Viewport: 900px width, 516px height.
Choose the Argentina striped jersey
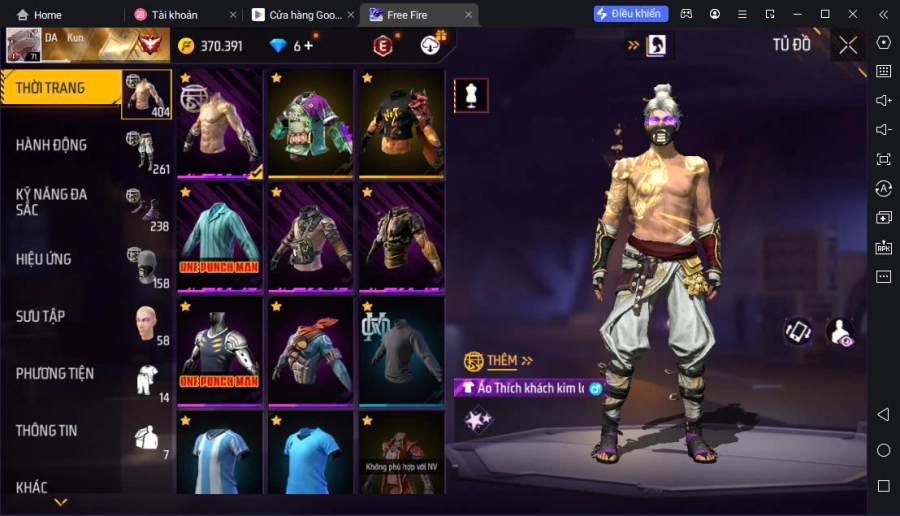point(219,455)
